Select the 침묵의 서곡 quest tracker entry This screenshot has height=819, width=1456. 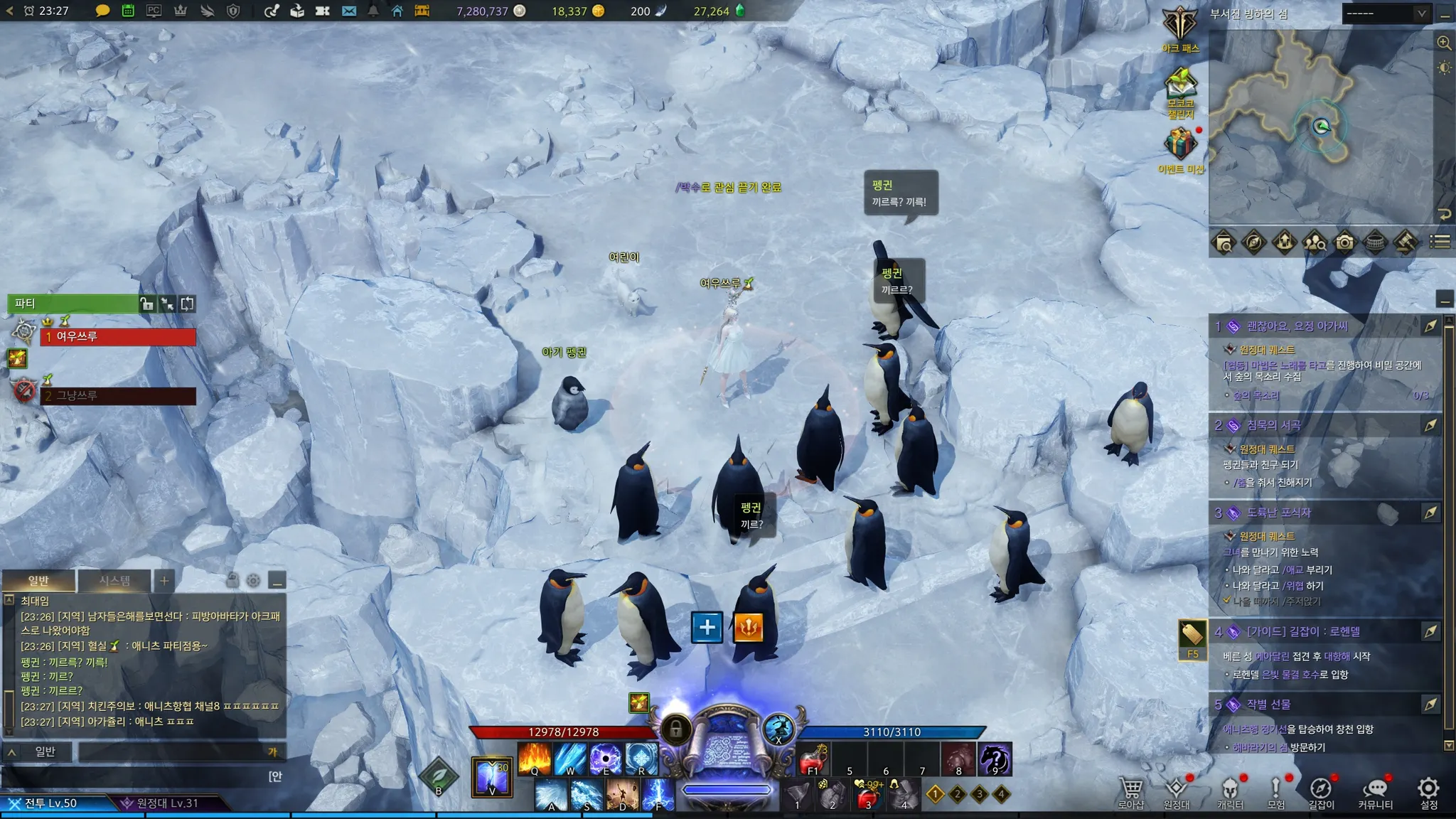point(1273,425)
